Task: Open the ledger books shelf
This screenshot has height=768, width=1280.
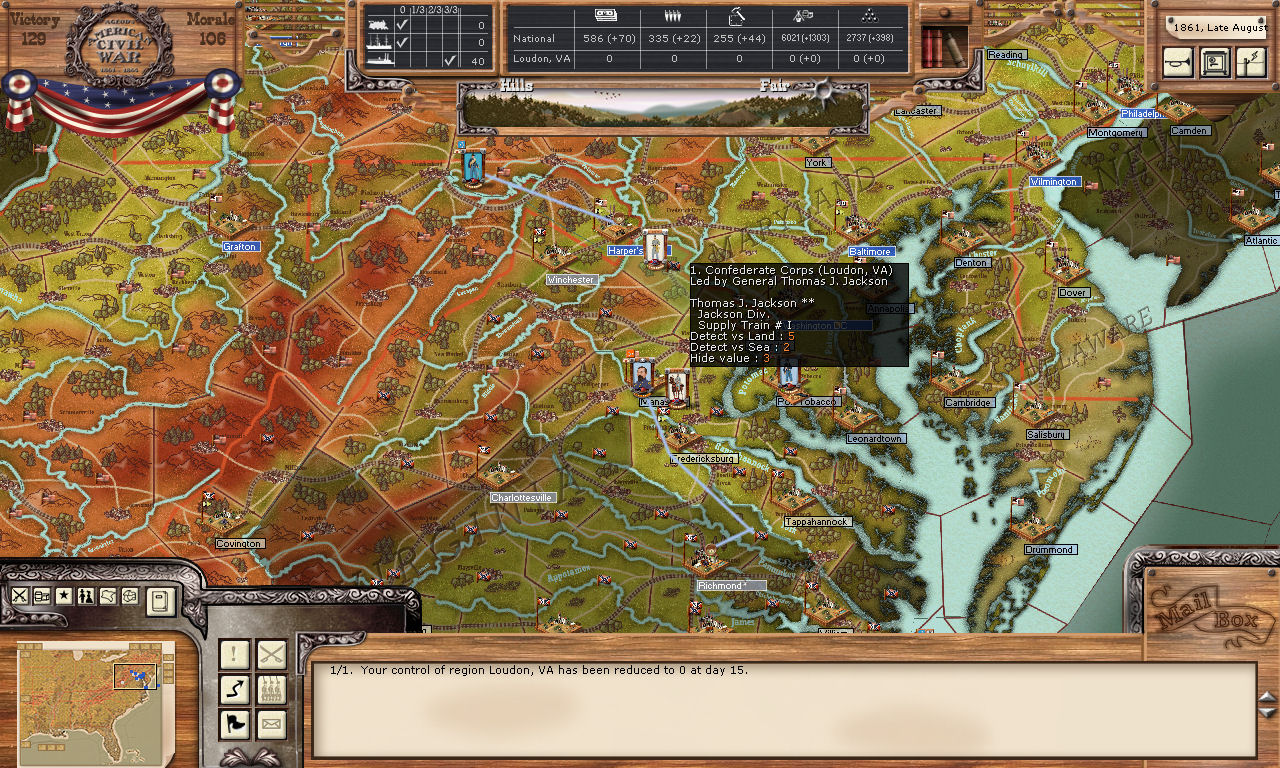Action: point(943,46)
